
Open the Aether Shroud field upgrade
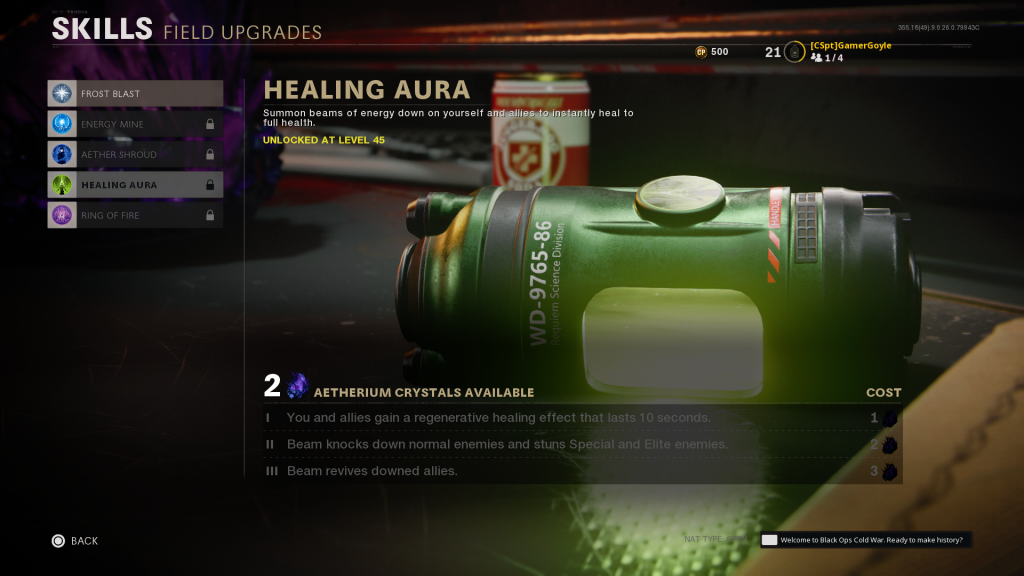coord(135,155)
